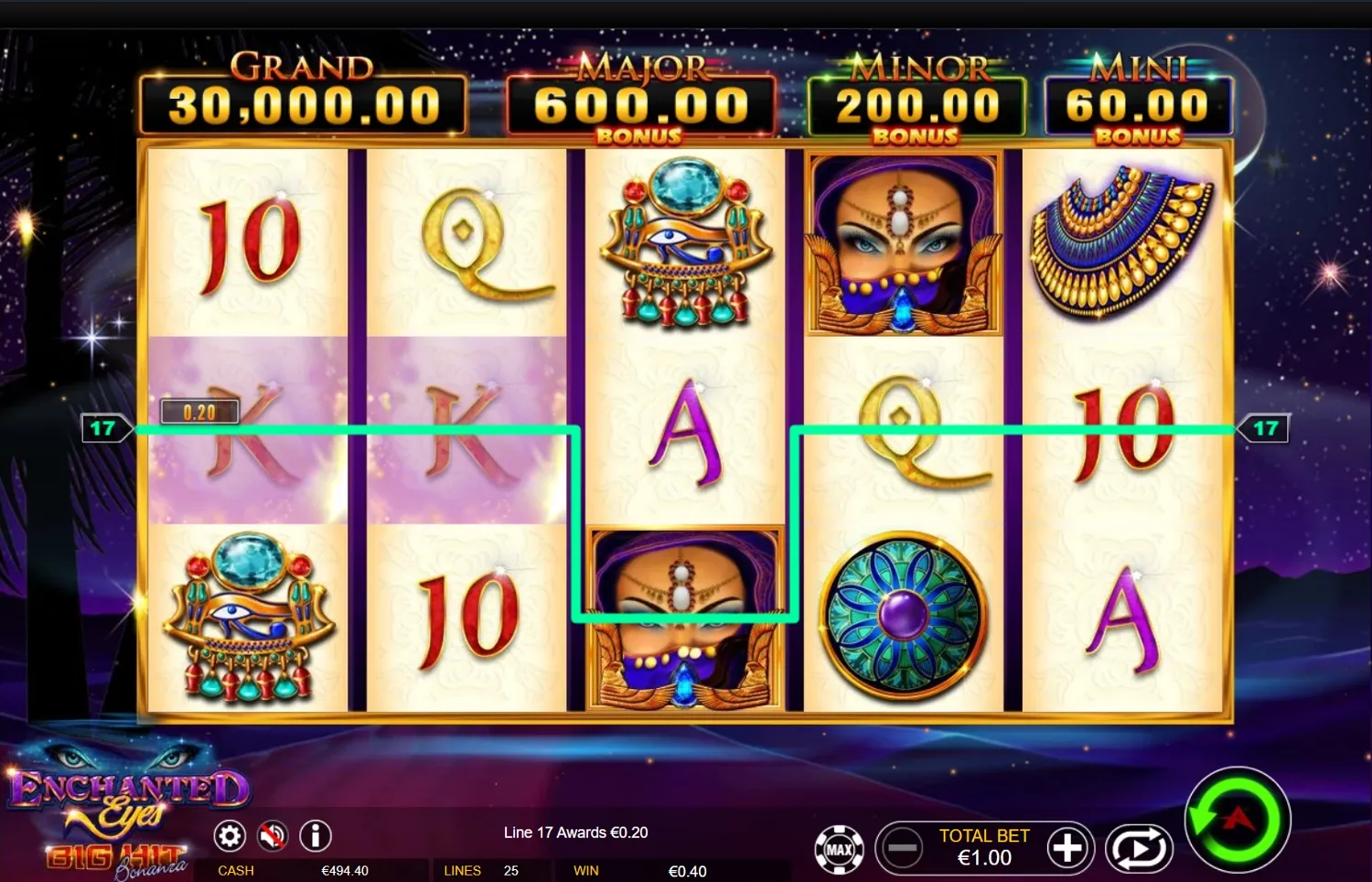Select the veiled woman symbol on reel four

[x=904, y=242]
